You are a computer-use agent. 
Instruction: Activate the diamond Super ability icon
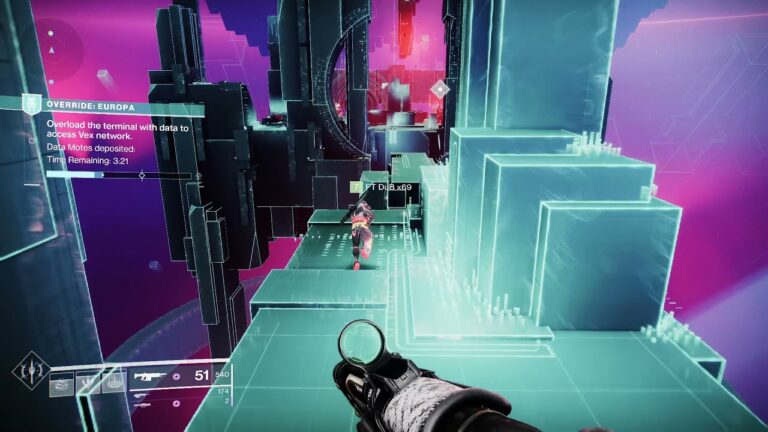30,371
